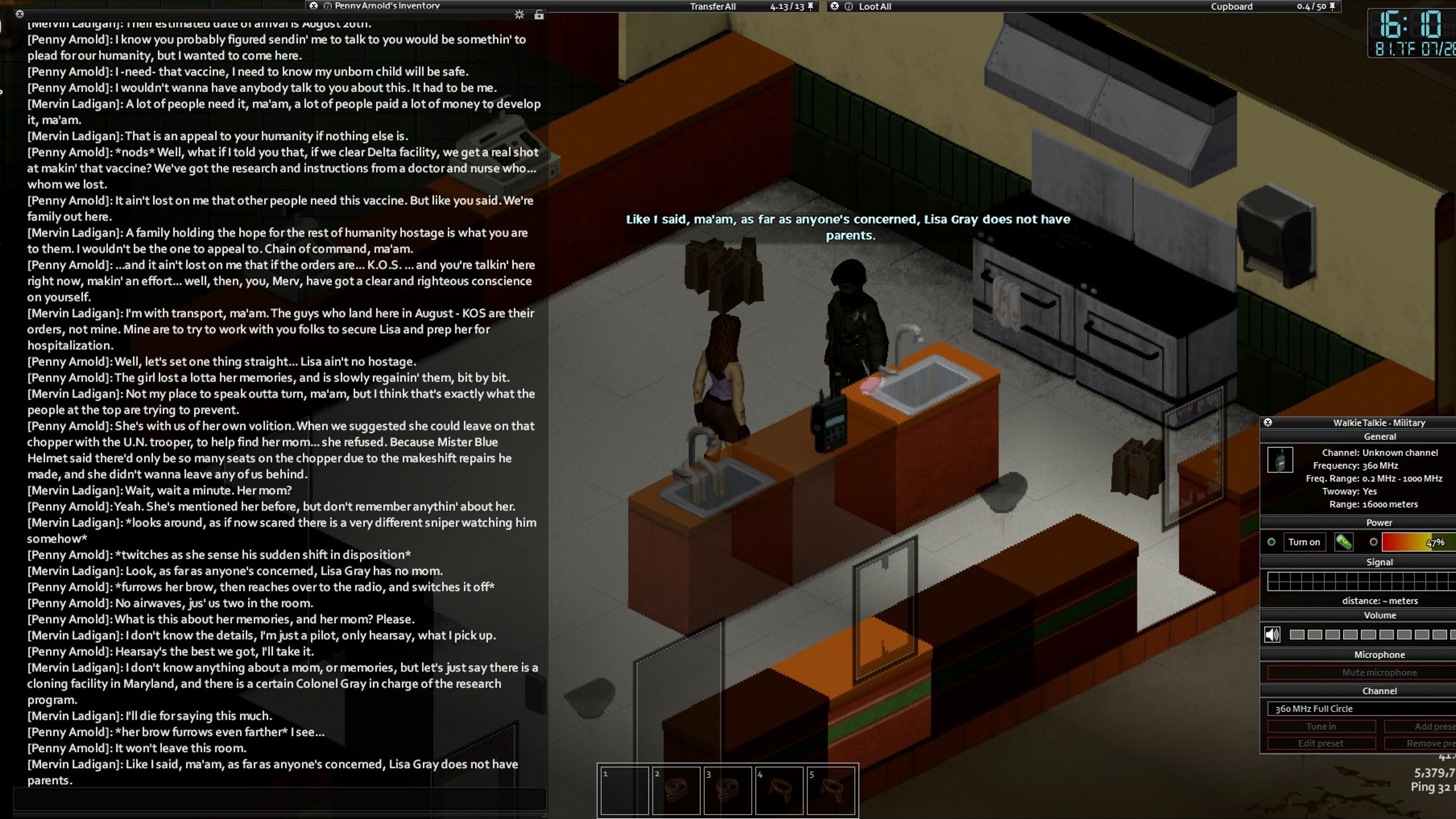Screen dimensions: 1456x819
Task: Close the Cupboard loot panel
Action: pyautogui.click(x=834, y=6)
